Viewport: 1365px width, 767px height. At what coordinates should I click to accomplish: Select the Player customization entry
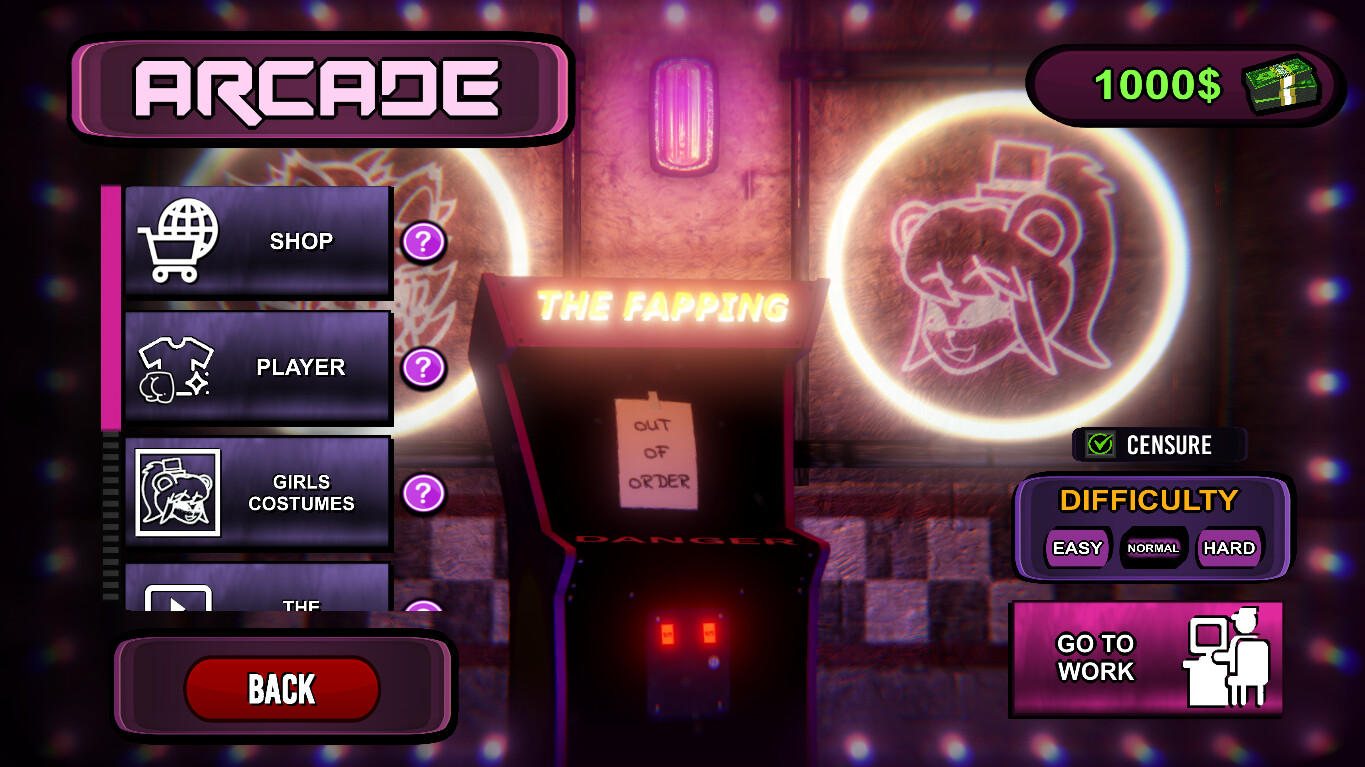[258, 367]
